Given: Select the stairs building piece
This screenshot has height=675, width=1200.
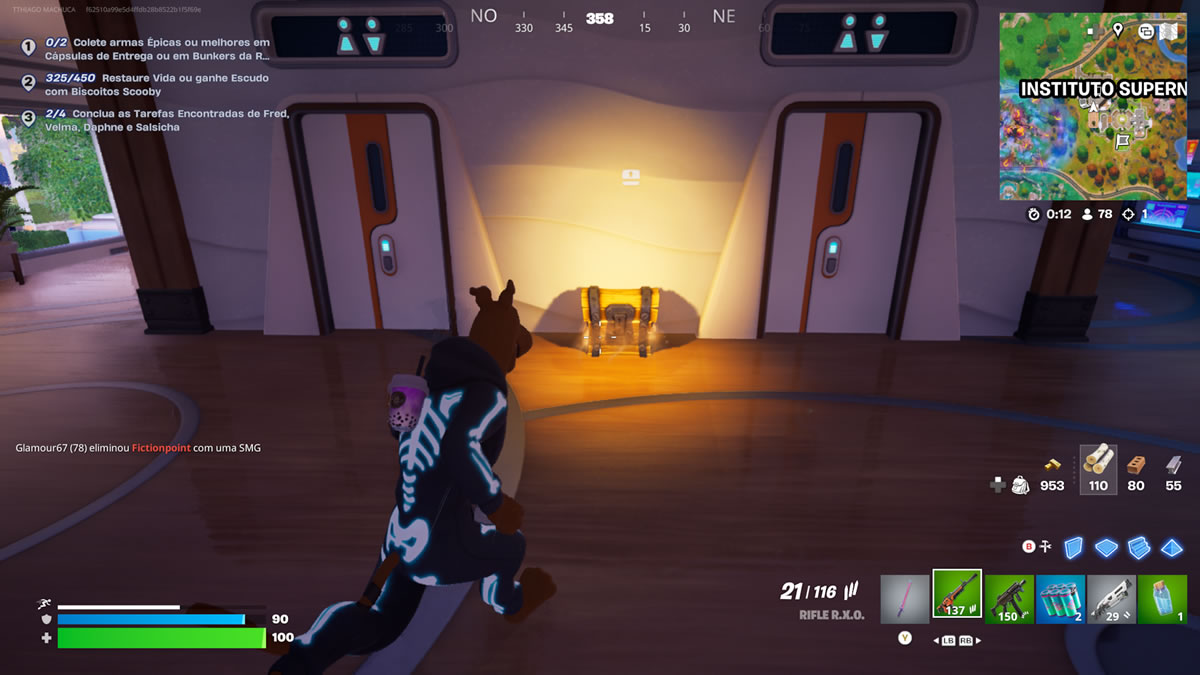Looking at the screenshot, I should 1139,547.
